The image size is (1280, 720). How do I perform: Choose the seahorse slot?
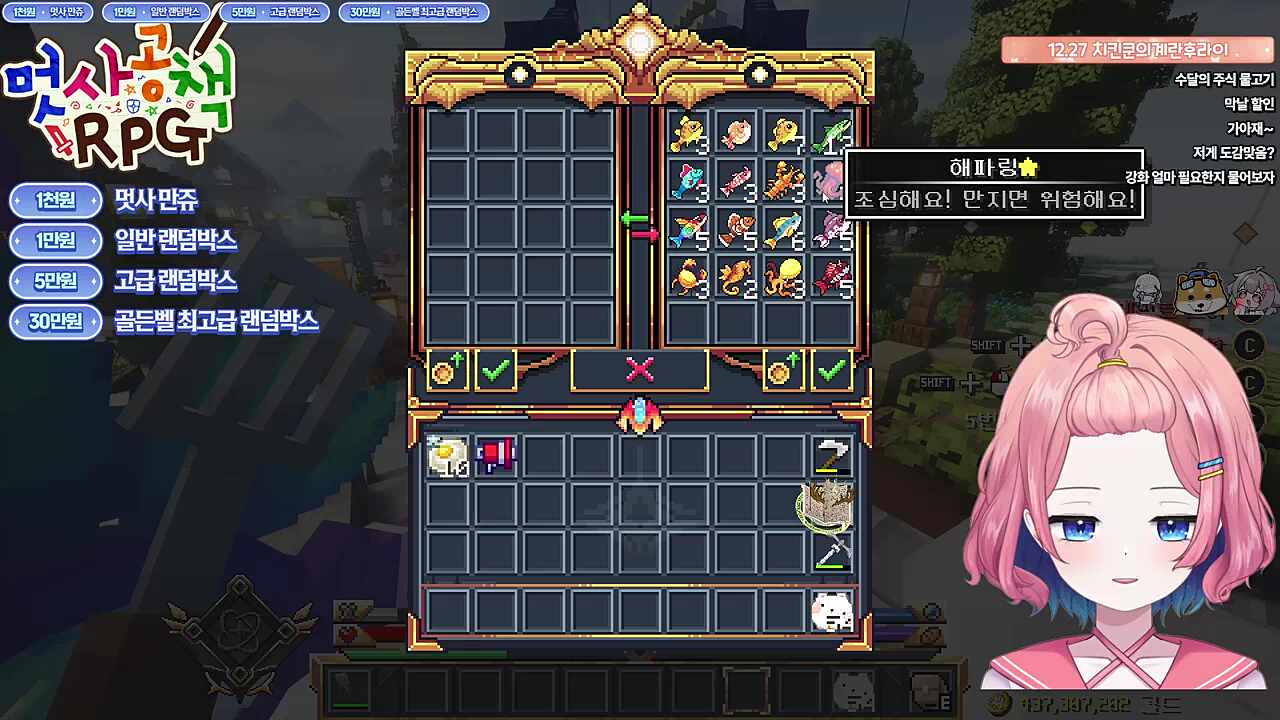point(737,276)
